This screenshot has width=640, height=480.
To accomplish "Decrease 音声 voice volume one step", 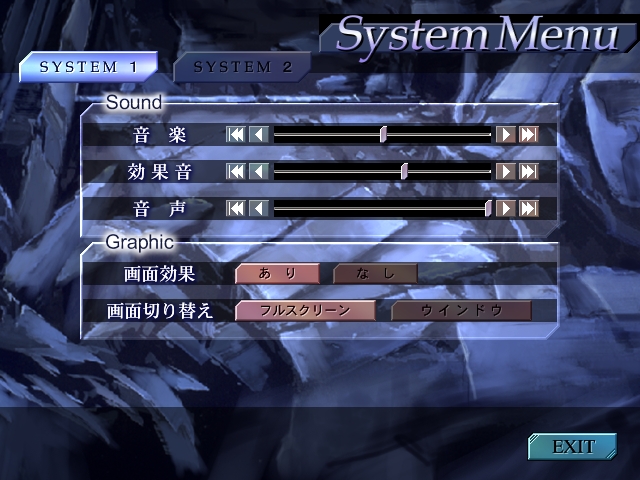I will coord(258,208).
